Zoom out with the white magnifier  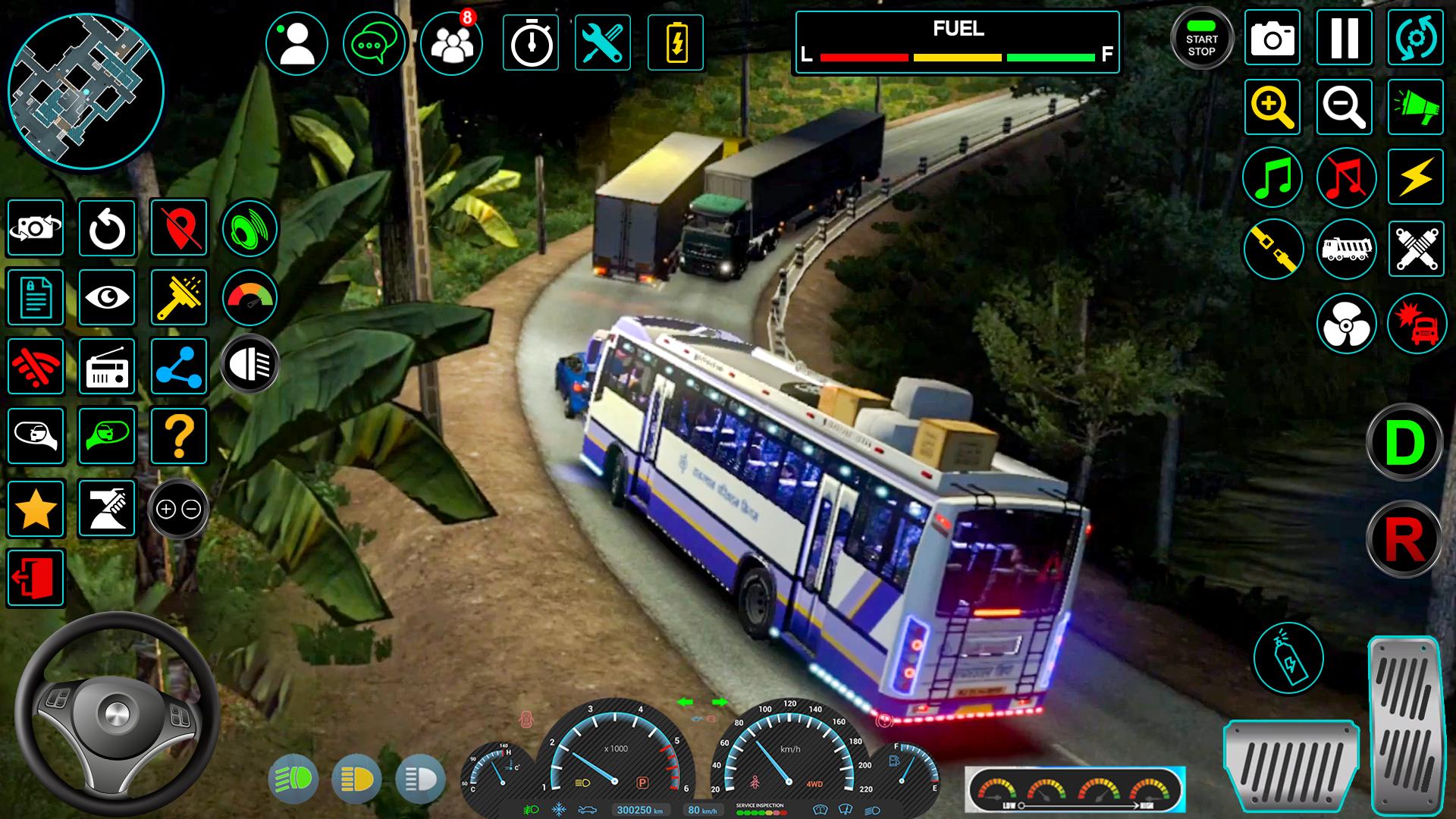[1344, 107]
